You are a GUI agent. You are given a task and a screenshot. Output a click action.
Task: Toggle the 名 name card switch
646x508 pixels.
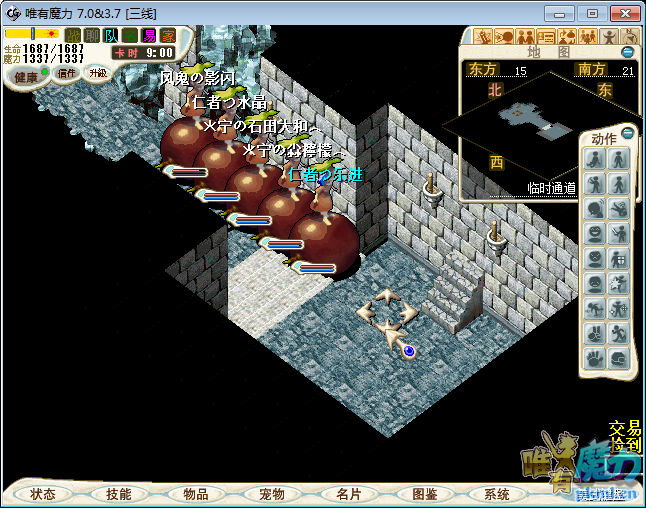tap(130, 35)
